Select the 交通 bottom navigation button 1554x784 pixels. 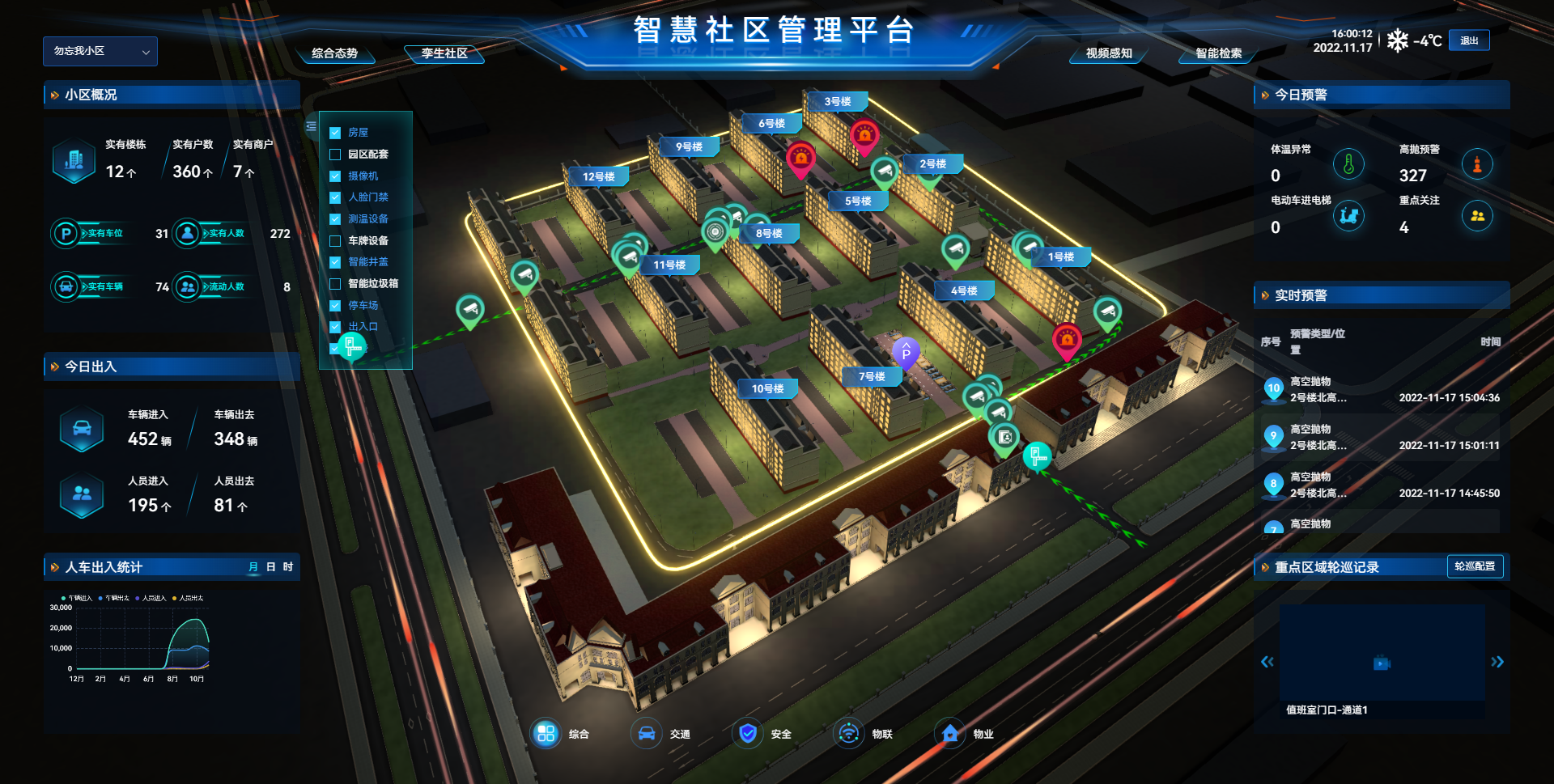tap(647, 734)
